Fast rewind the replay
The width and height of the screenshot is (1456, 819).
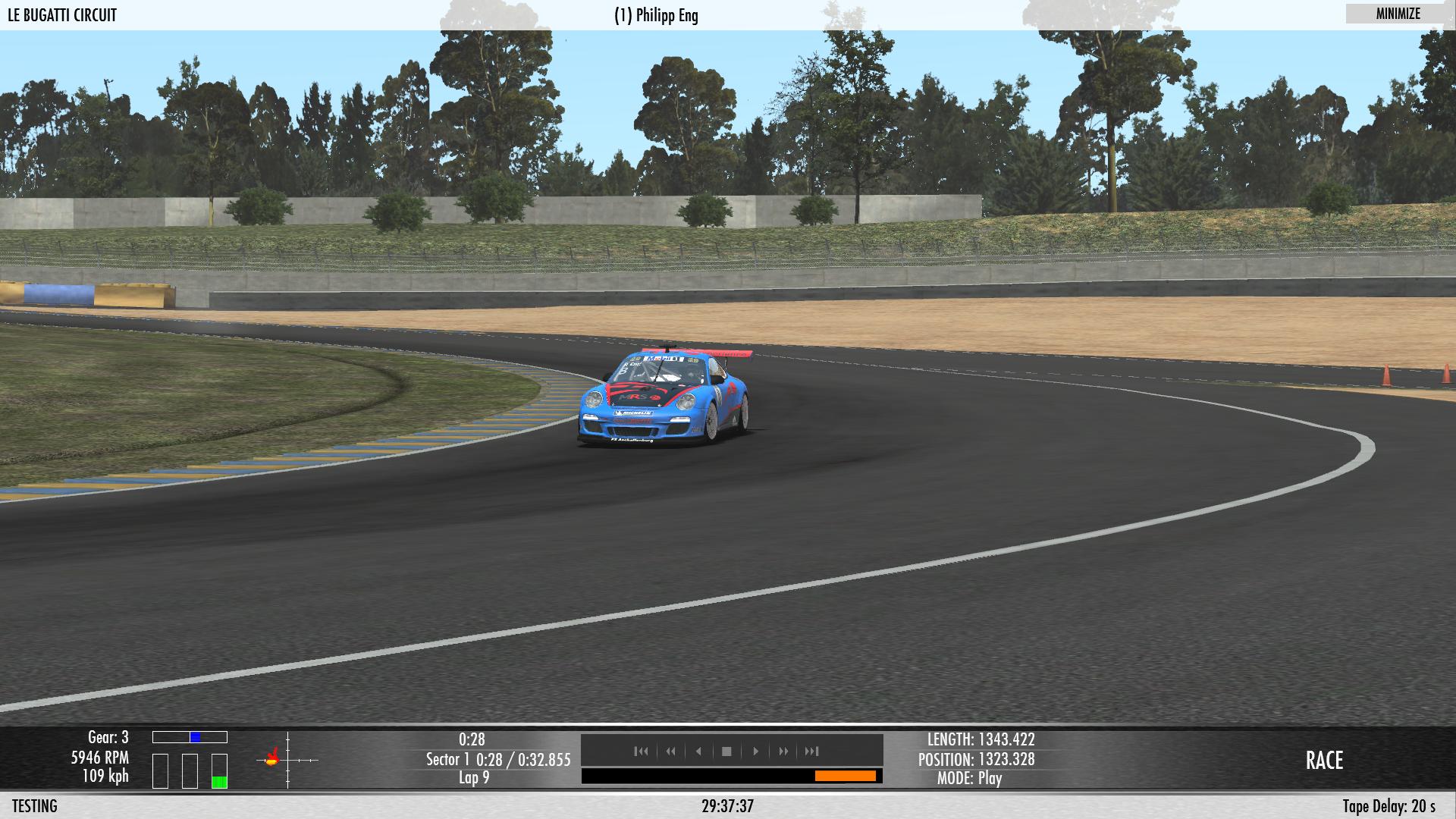(x=670, y=752)
